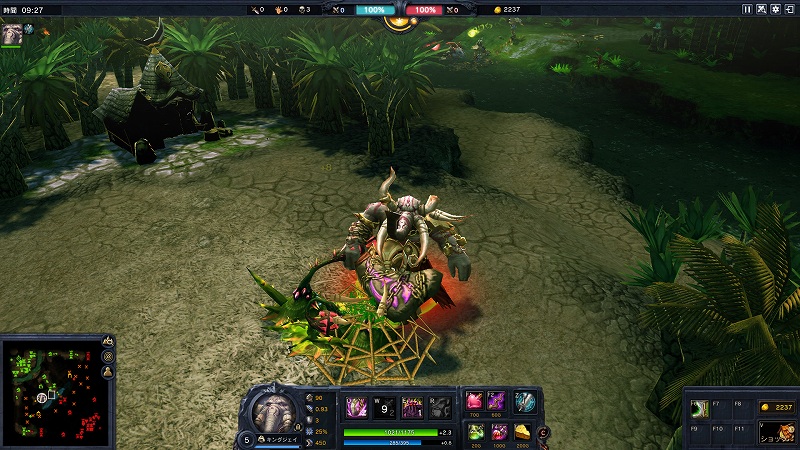Toggle the player silhouette minimap button
The height and width of the screenshot is (450, 800).
107,372
